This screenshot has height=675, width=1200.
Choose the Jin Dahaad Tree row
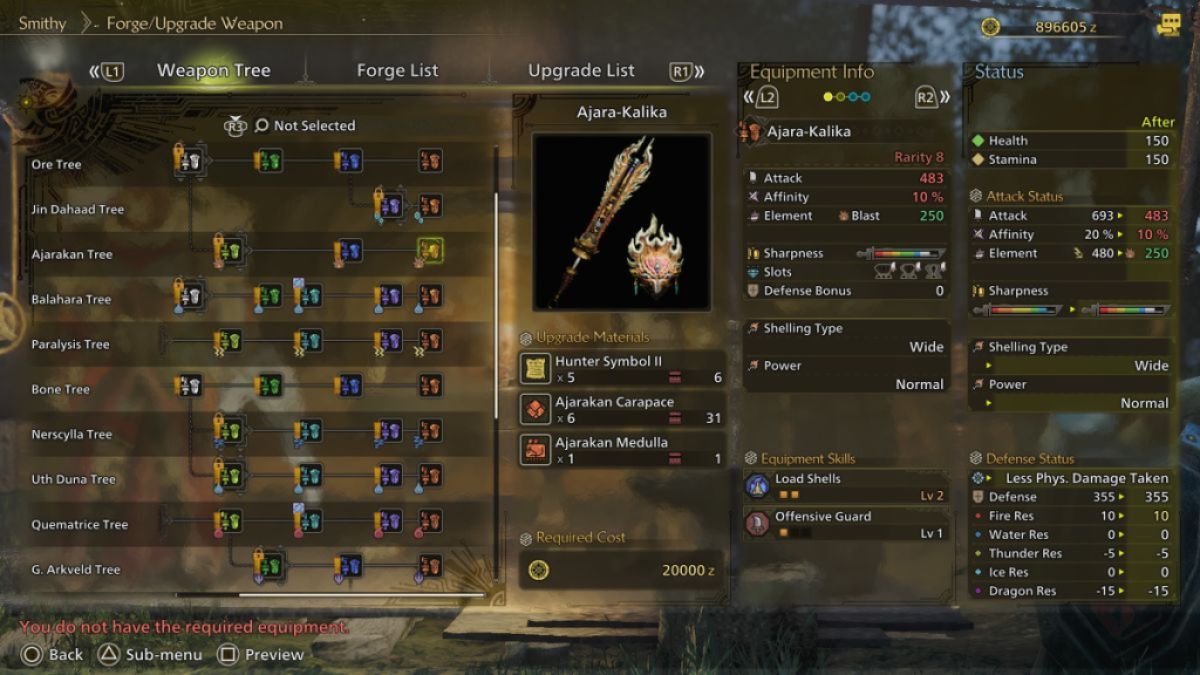coord(77,209)
